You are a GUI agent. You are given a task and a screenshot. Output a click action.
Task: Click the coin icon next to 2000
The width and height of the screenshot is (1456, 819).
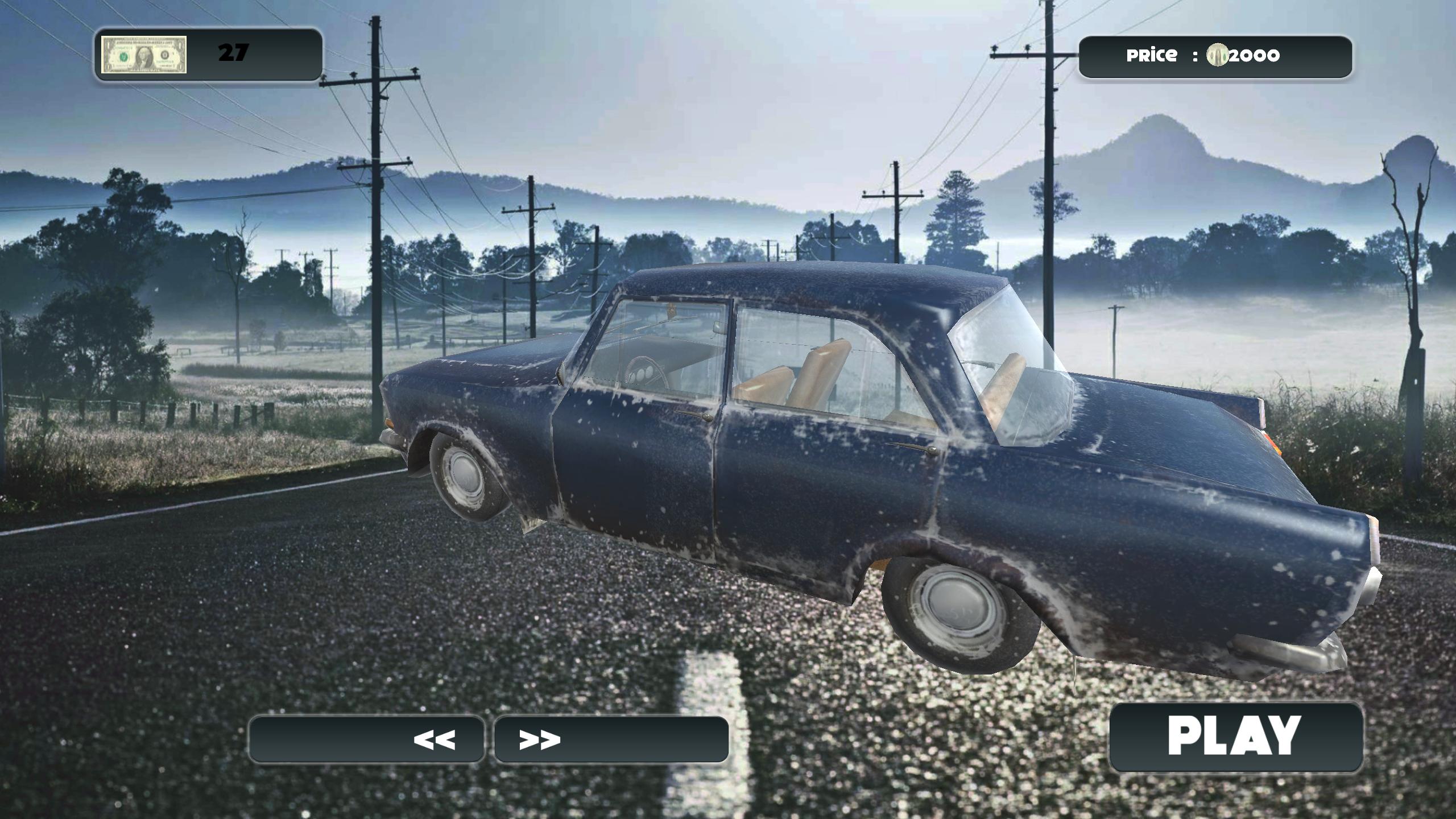(x=1216, y=56)
